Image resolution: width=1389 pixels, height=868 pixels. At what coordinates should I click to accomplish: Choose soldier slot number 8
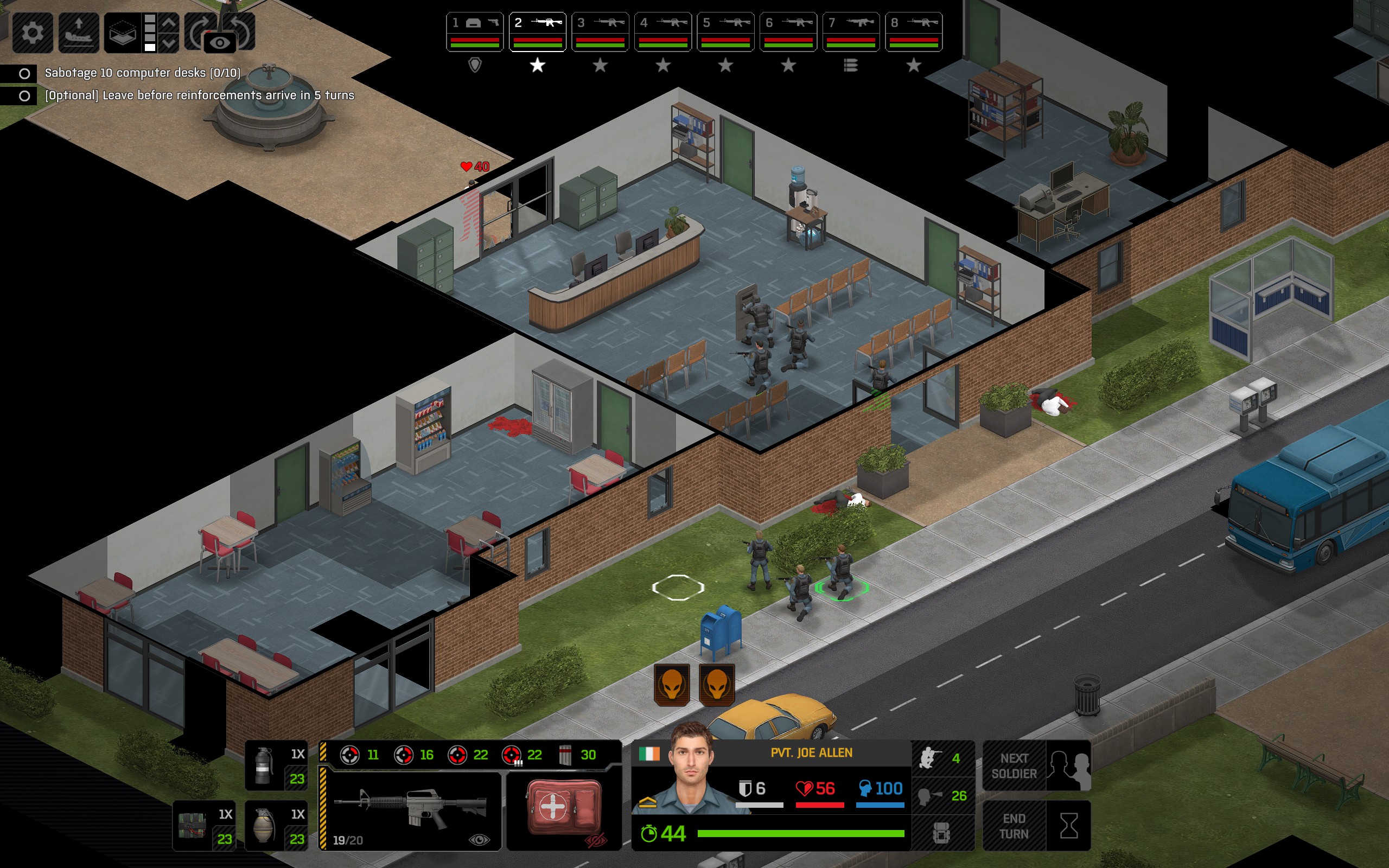click(x=914, y=32)
